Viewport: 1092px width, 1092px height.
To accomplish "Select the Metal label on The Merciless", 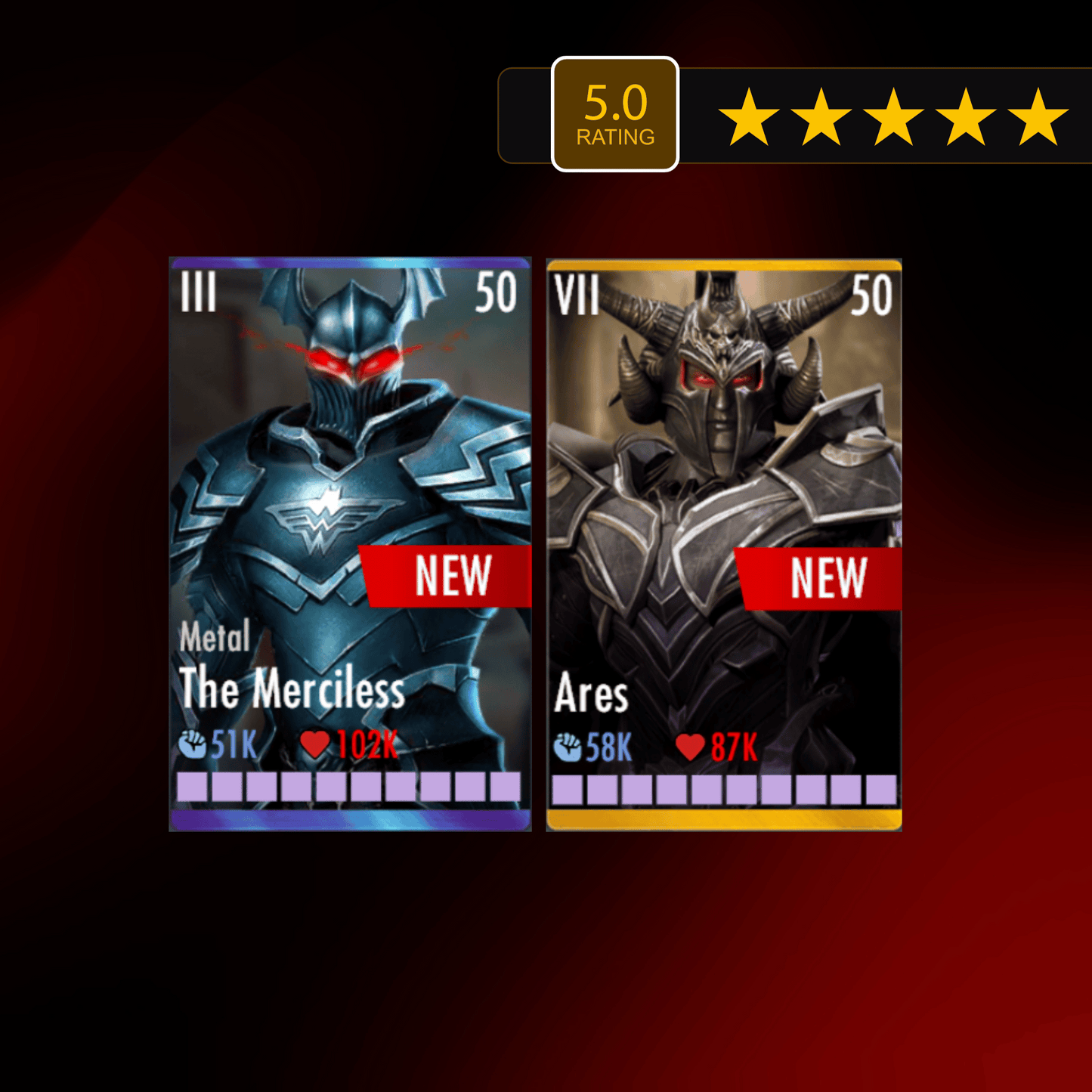I will [x=215, y=639].
